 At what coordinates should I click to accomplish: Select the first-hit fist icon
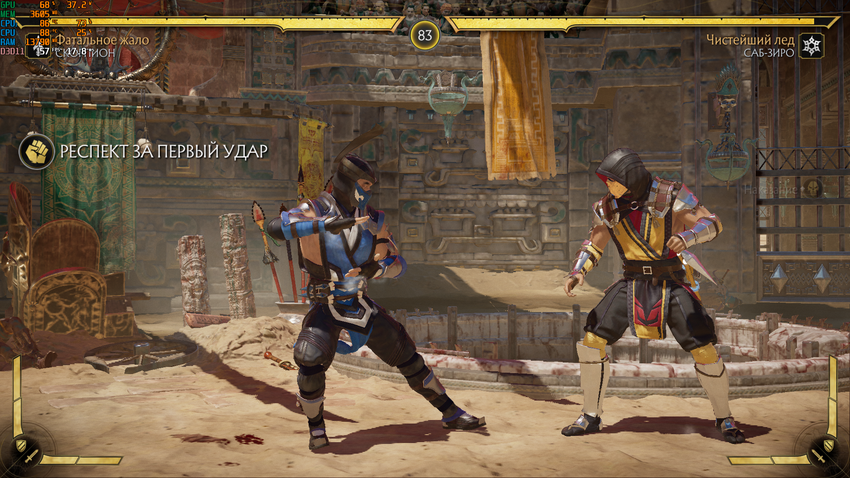point(36,151)
